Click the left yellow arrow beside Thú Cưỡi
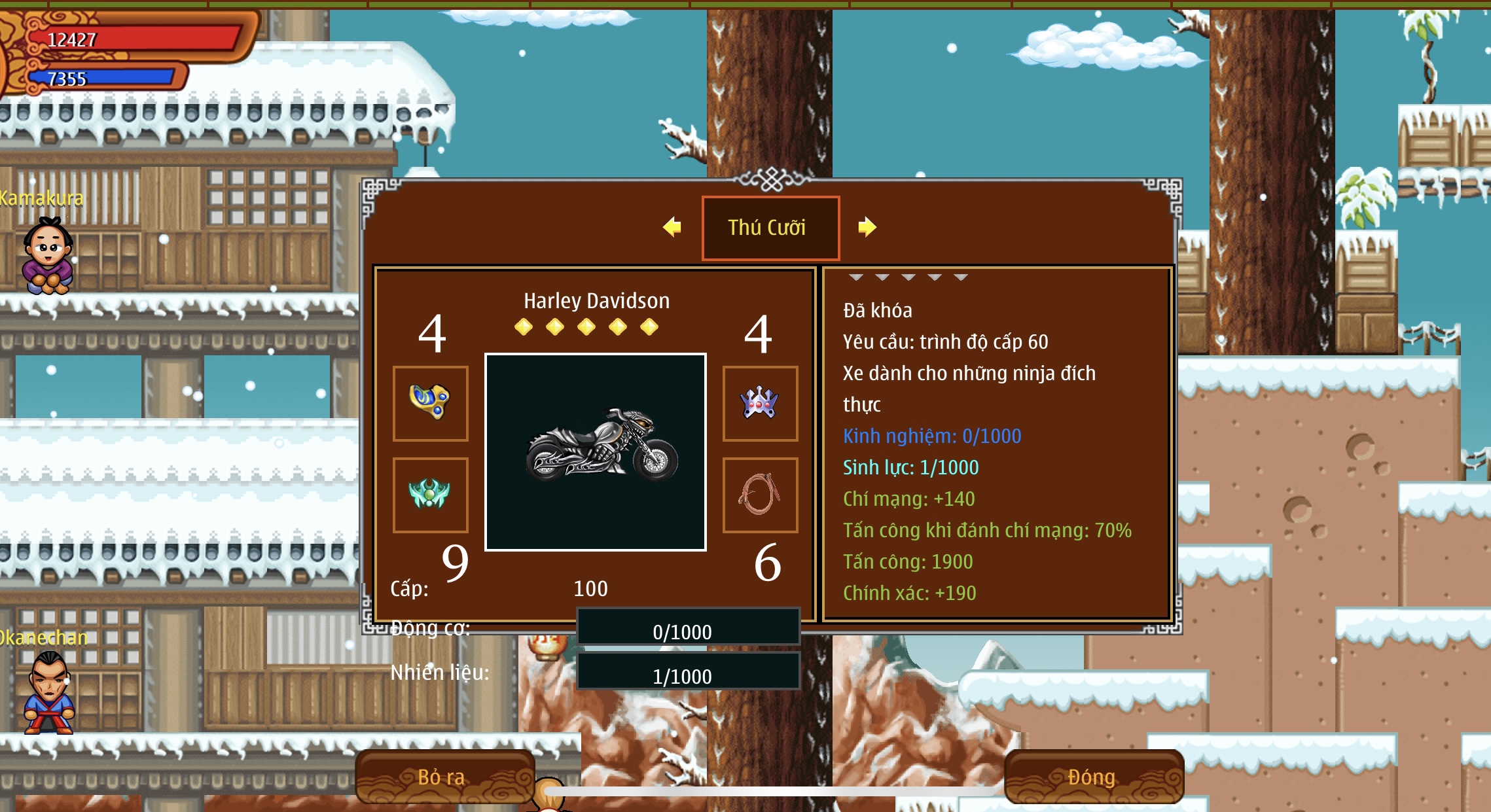Image resolution: width=1491 pixels, height=812 pixels. click(x=672, y=227)
